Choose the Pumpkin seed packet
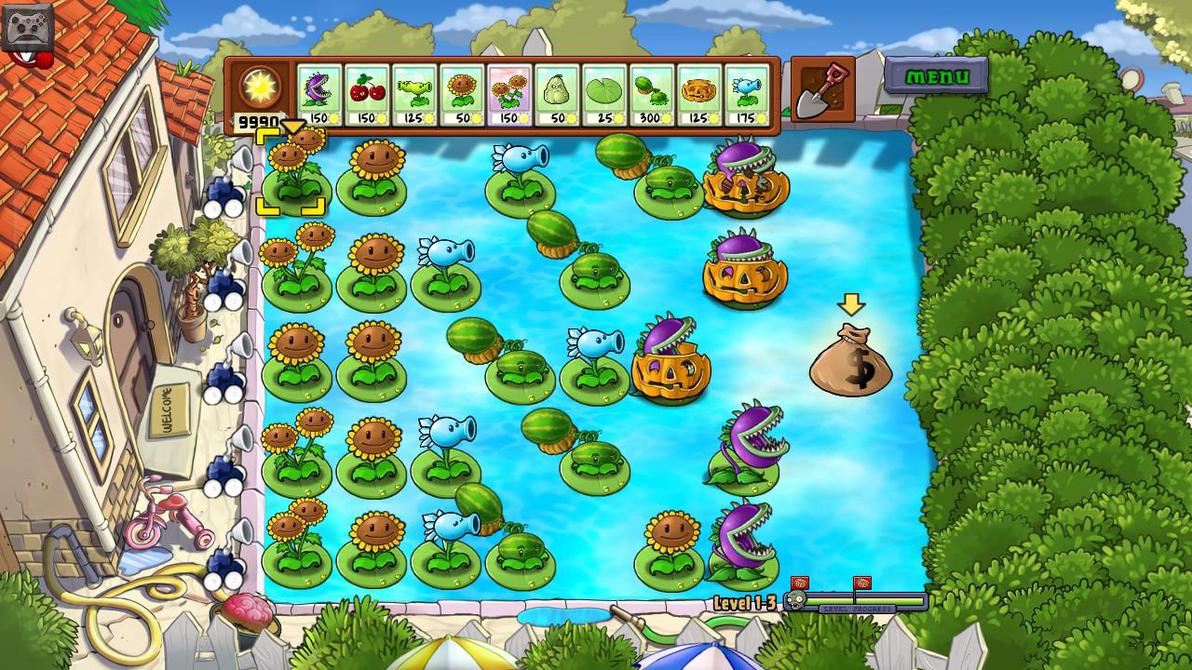The height and width of the screenshot is (670, 1192). pyautogui.click(x=700, y=95)
